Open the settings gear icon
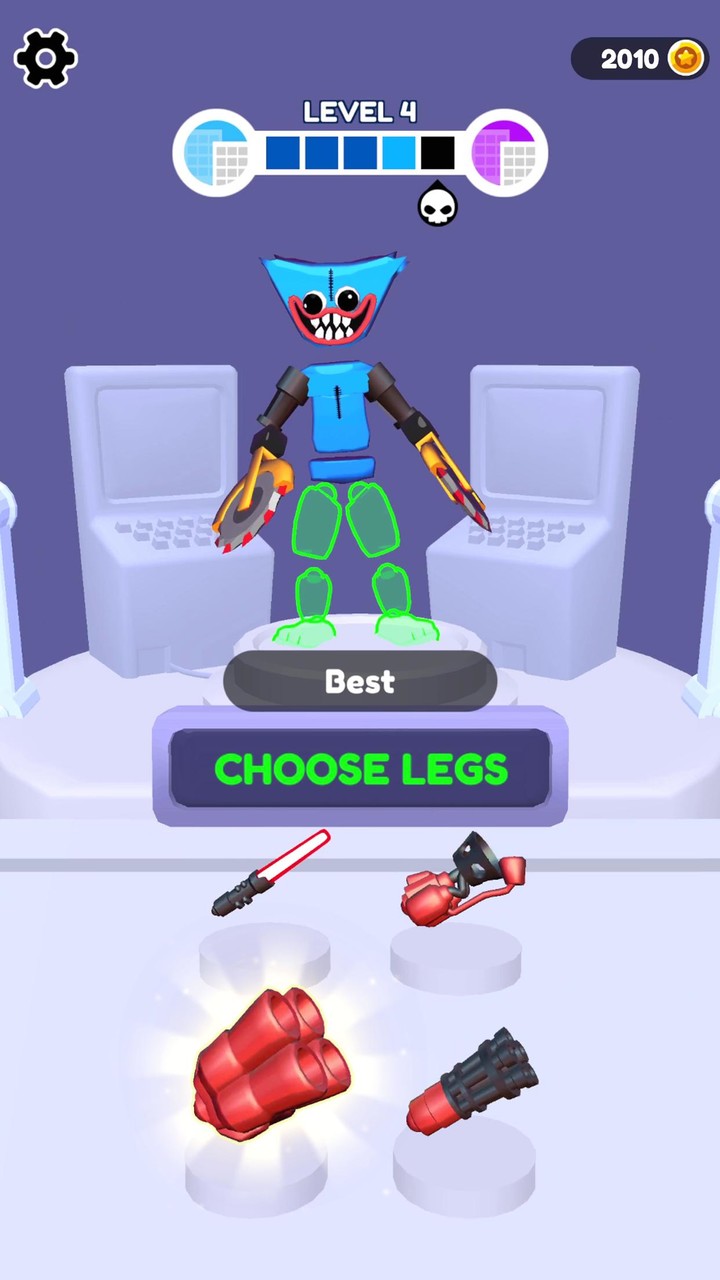 click(x=46, y=58)
